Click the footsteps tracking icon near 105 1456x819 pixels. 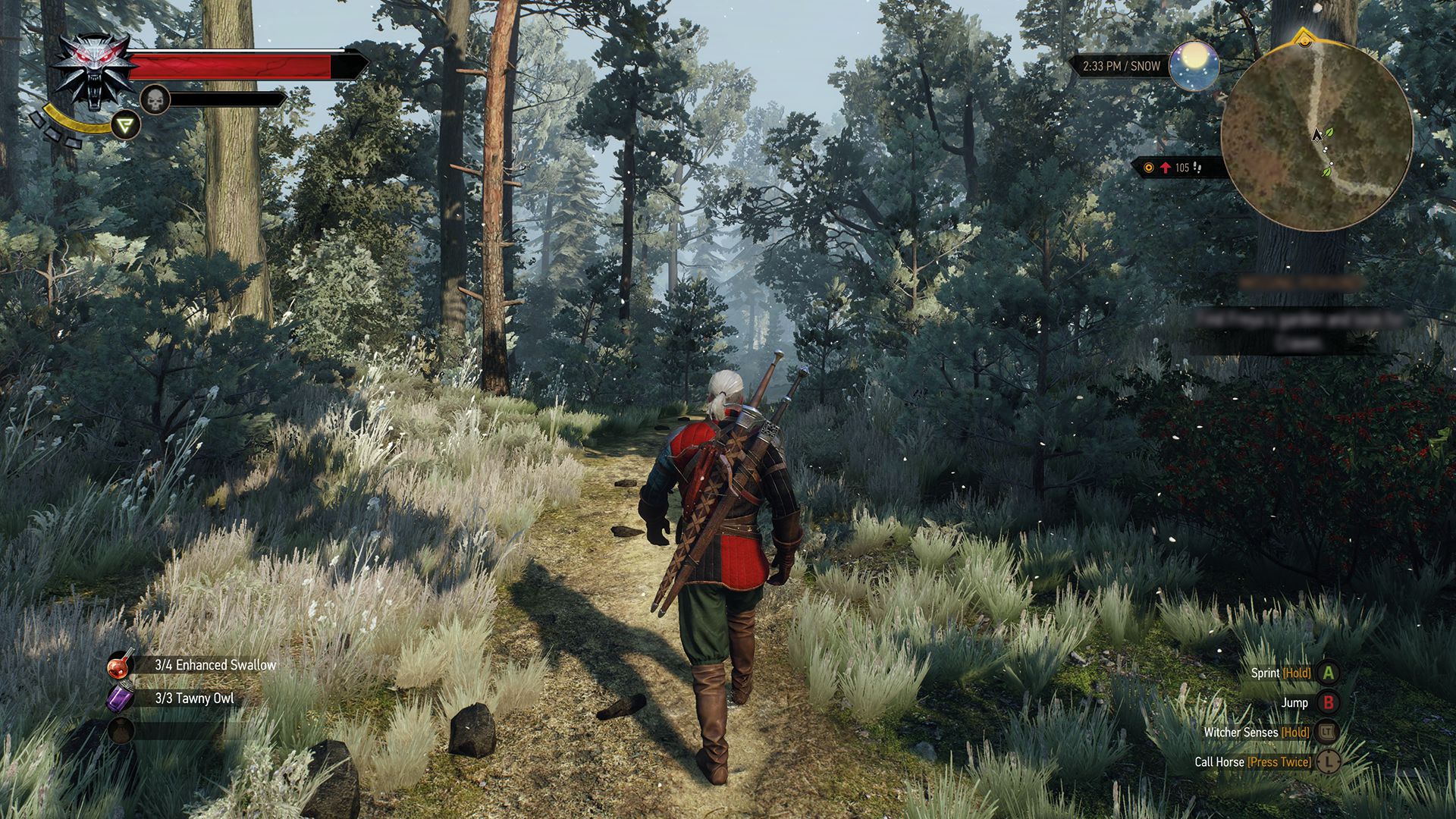[1197, 167]
